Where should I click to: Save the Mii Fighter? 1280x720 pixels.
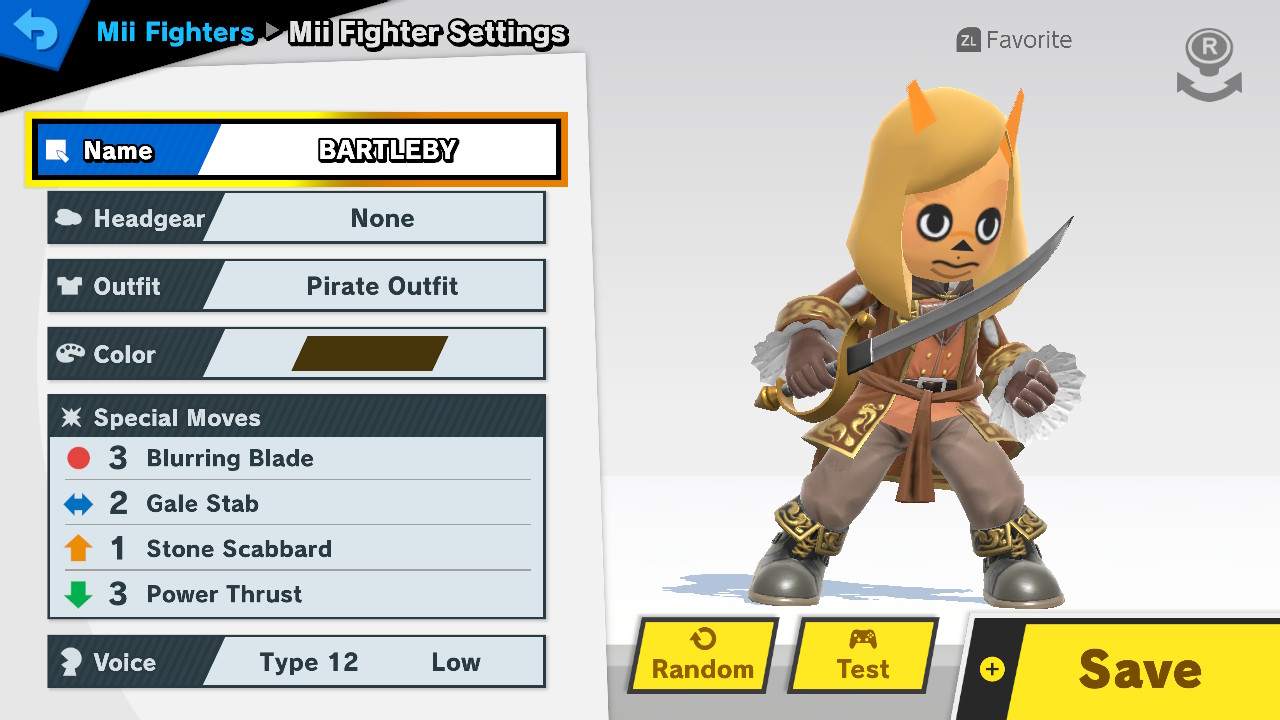click(1125, 668)
